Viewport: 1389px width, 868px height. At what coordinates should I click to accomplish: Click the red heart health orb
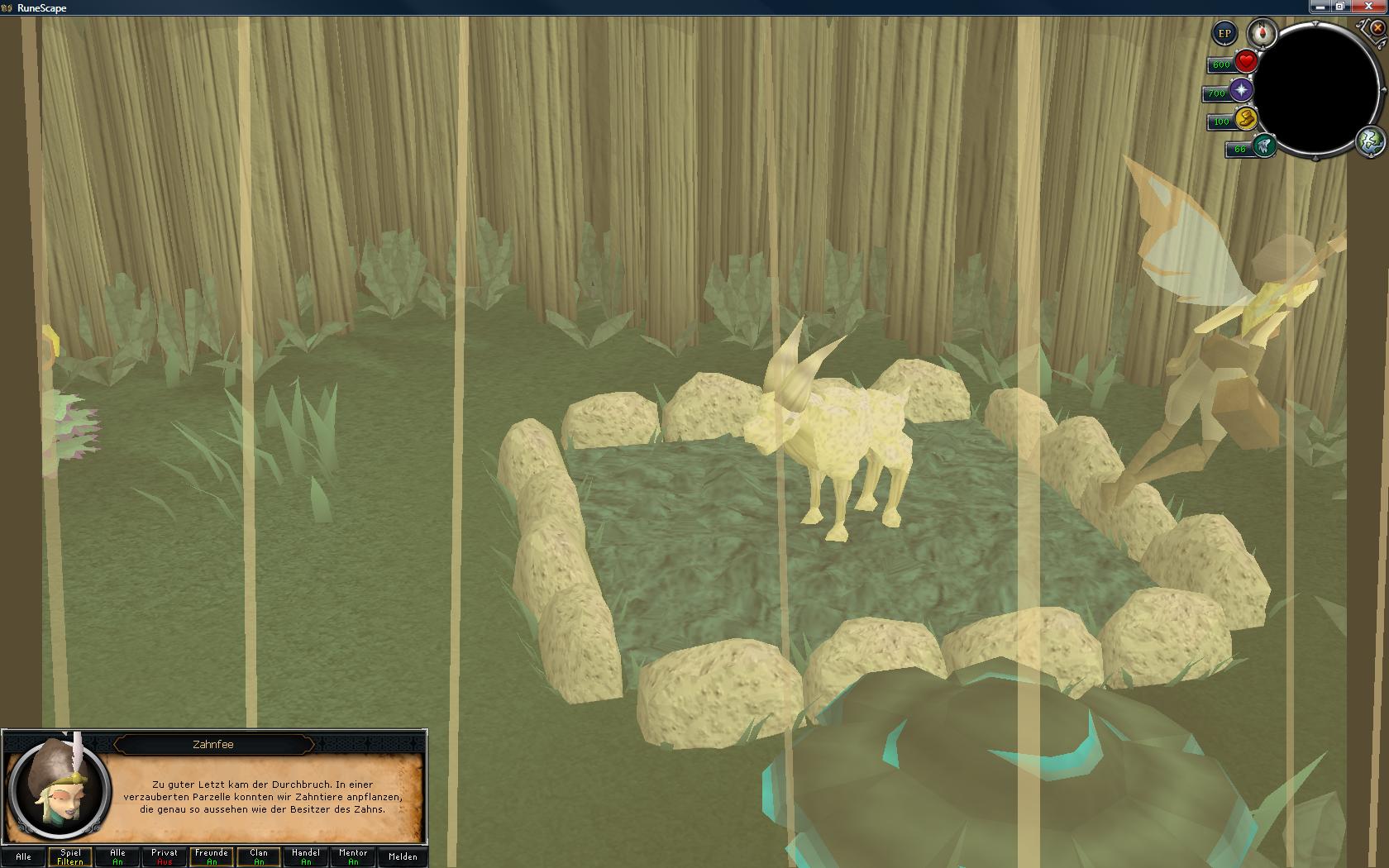point(1246,62)
